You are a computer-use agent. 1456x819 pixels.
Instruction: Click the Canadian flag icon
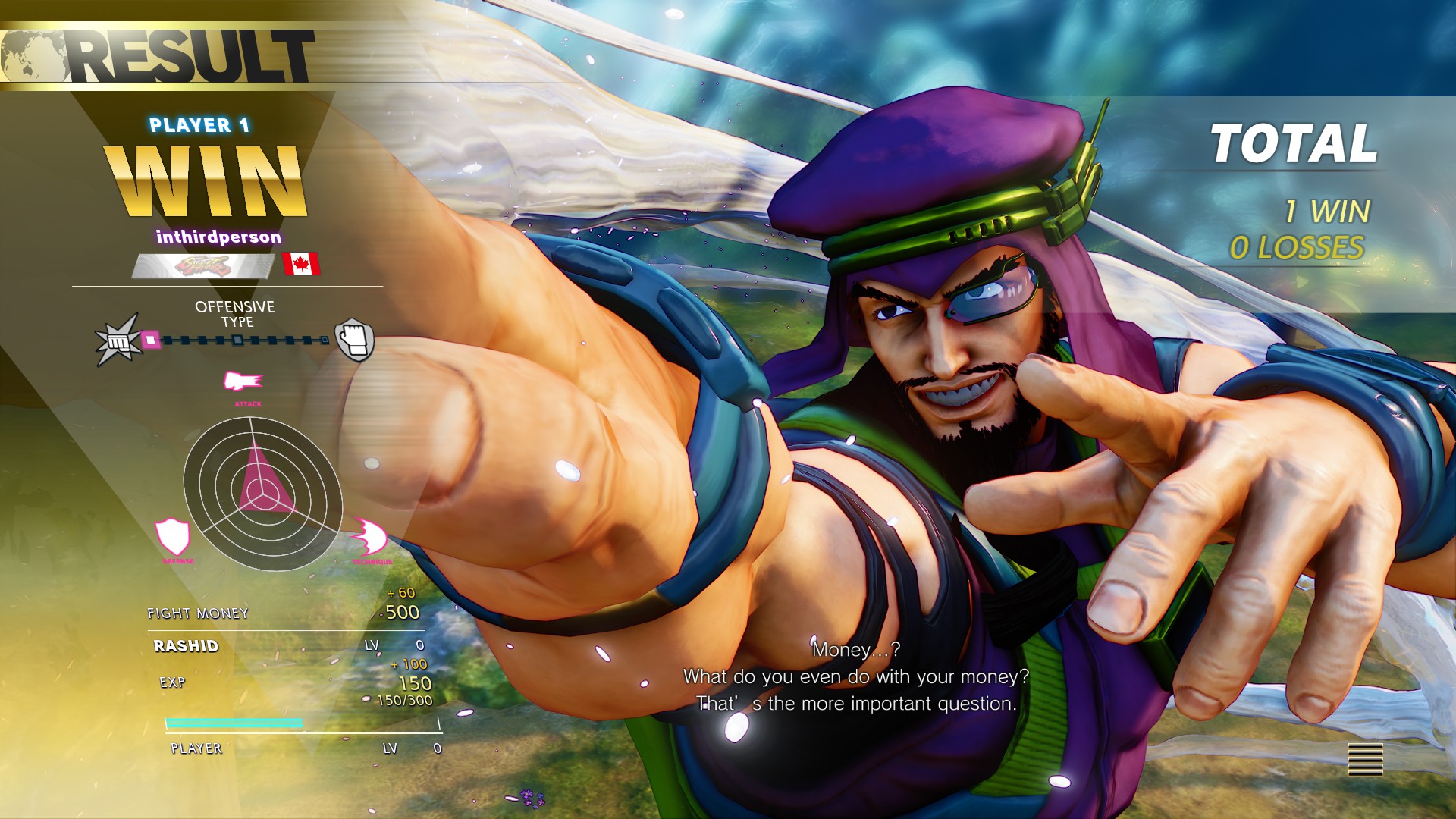301,265
